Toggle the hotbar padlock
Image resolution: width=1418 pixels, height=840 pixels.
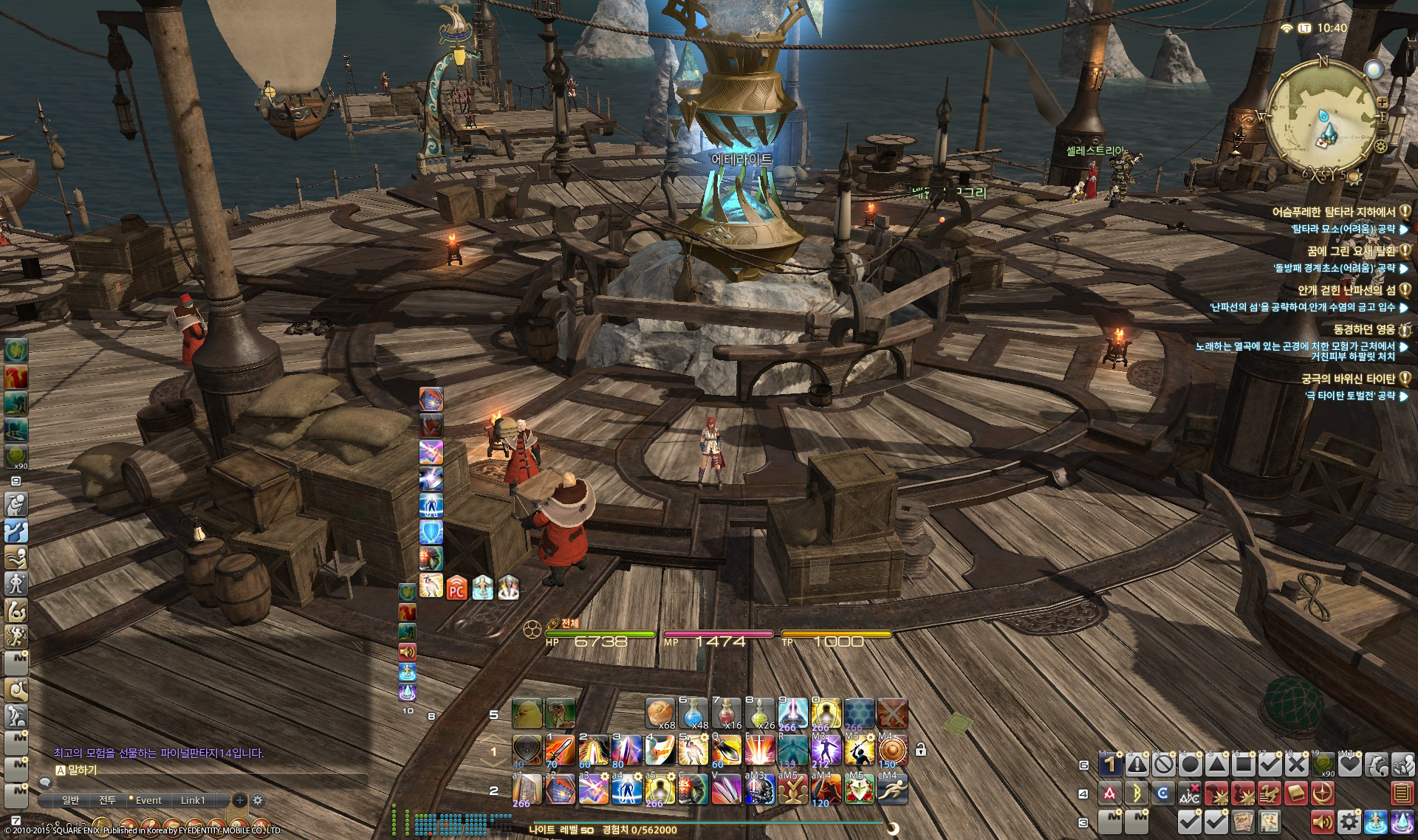coord(921,750)
